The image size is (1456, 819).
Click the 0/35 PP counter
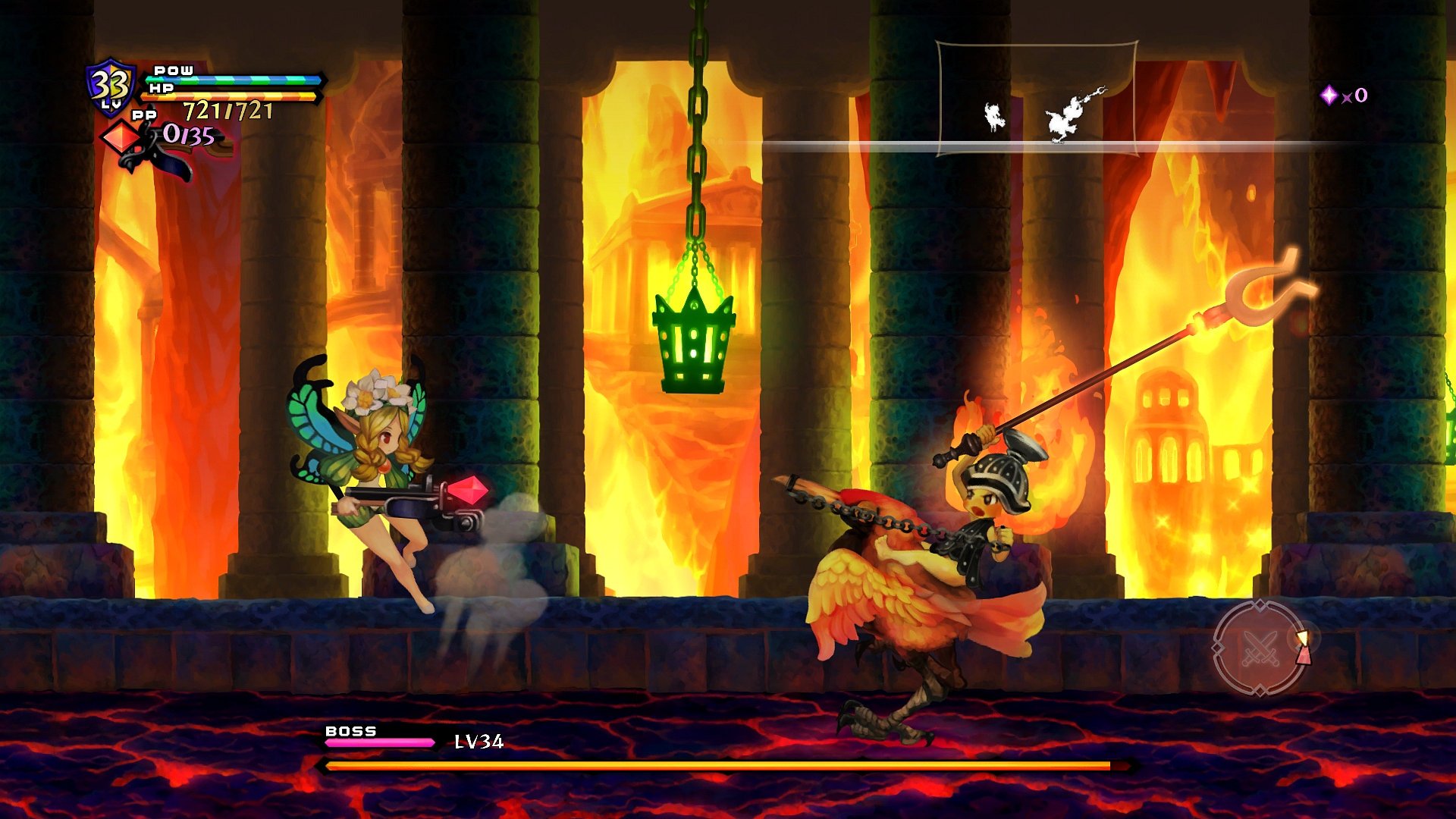pos(188,134)
